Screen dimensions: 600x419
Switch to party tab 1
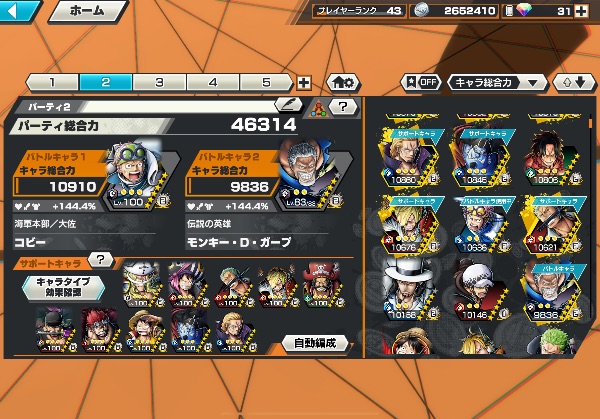[51, 83]
